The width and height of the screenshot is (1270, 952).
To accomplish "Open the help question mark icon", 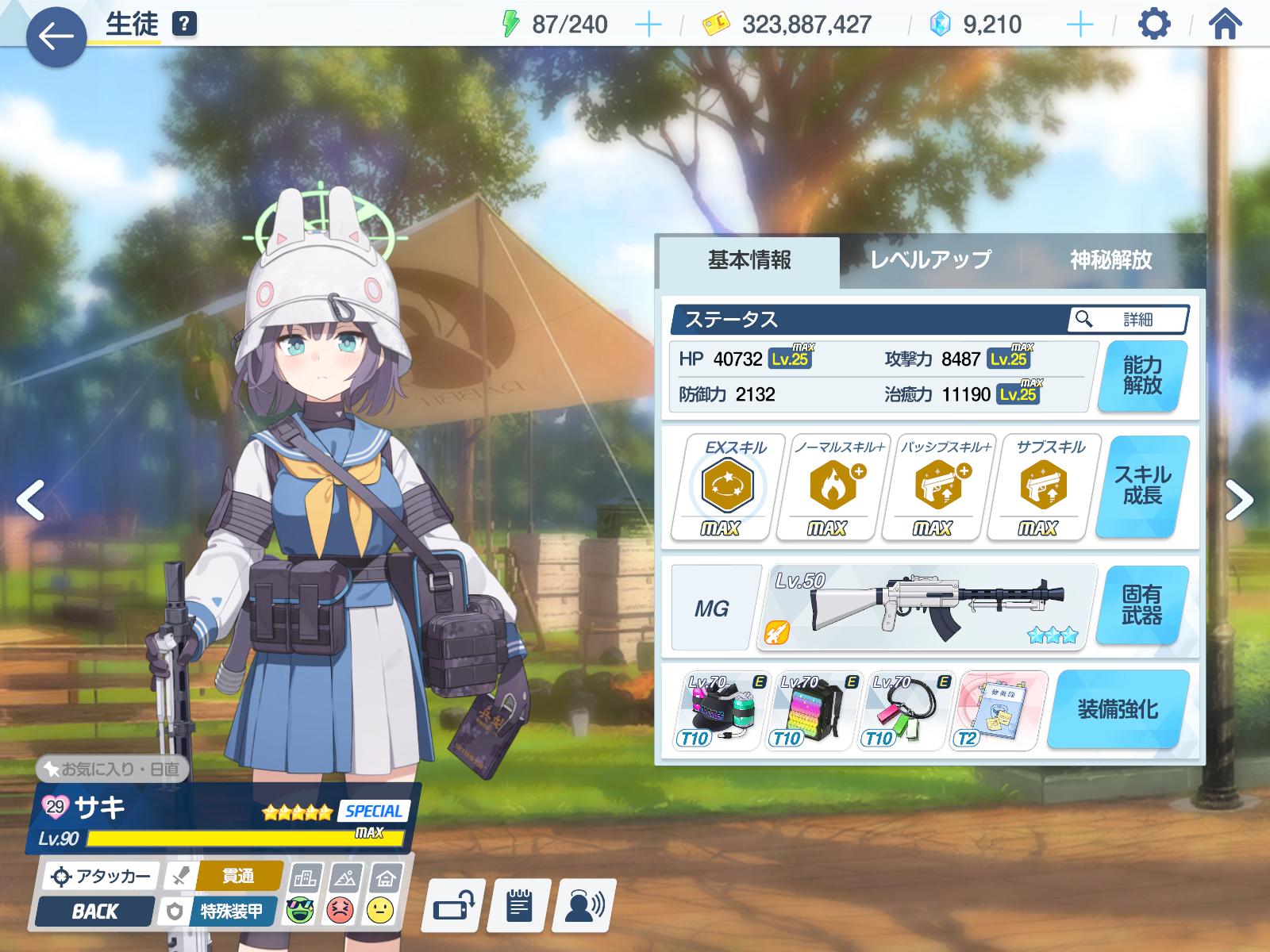I will pos(183,25).
